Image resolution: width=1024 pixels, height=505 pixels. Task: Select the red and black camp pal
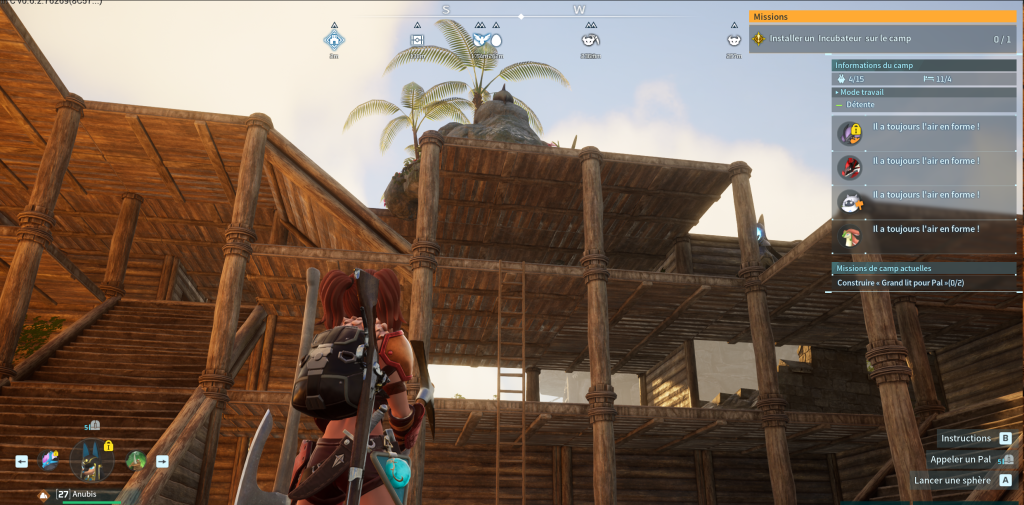tap(849, 166)
